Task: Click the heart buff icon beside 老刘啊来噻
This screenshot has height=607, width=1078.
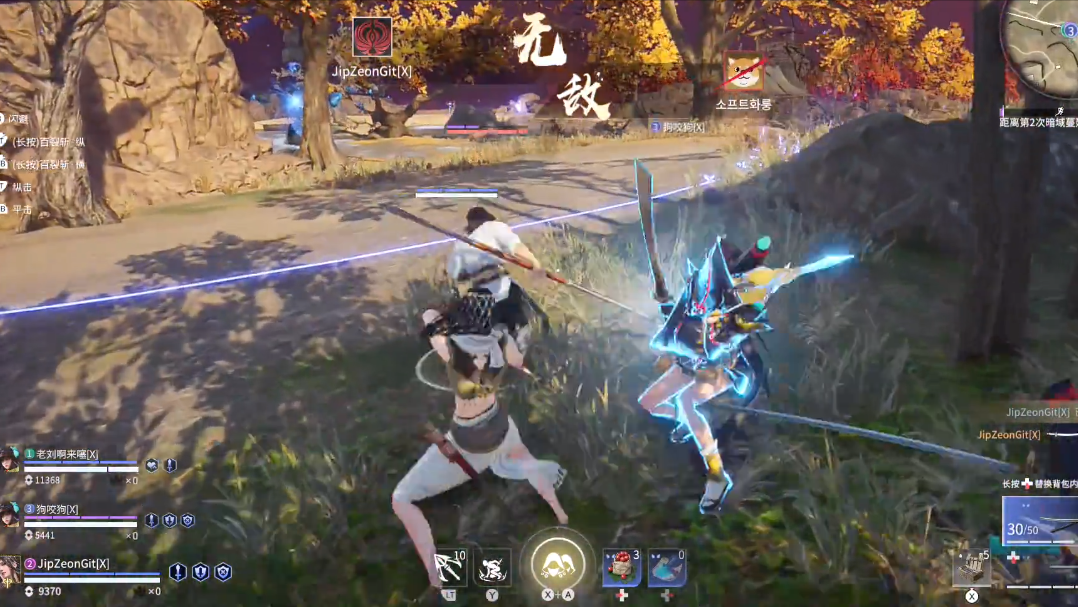Action: tap(151, 465)
